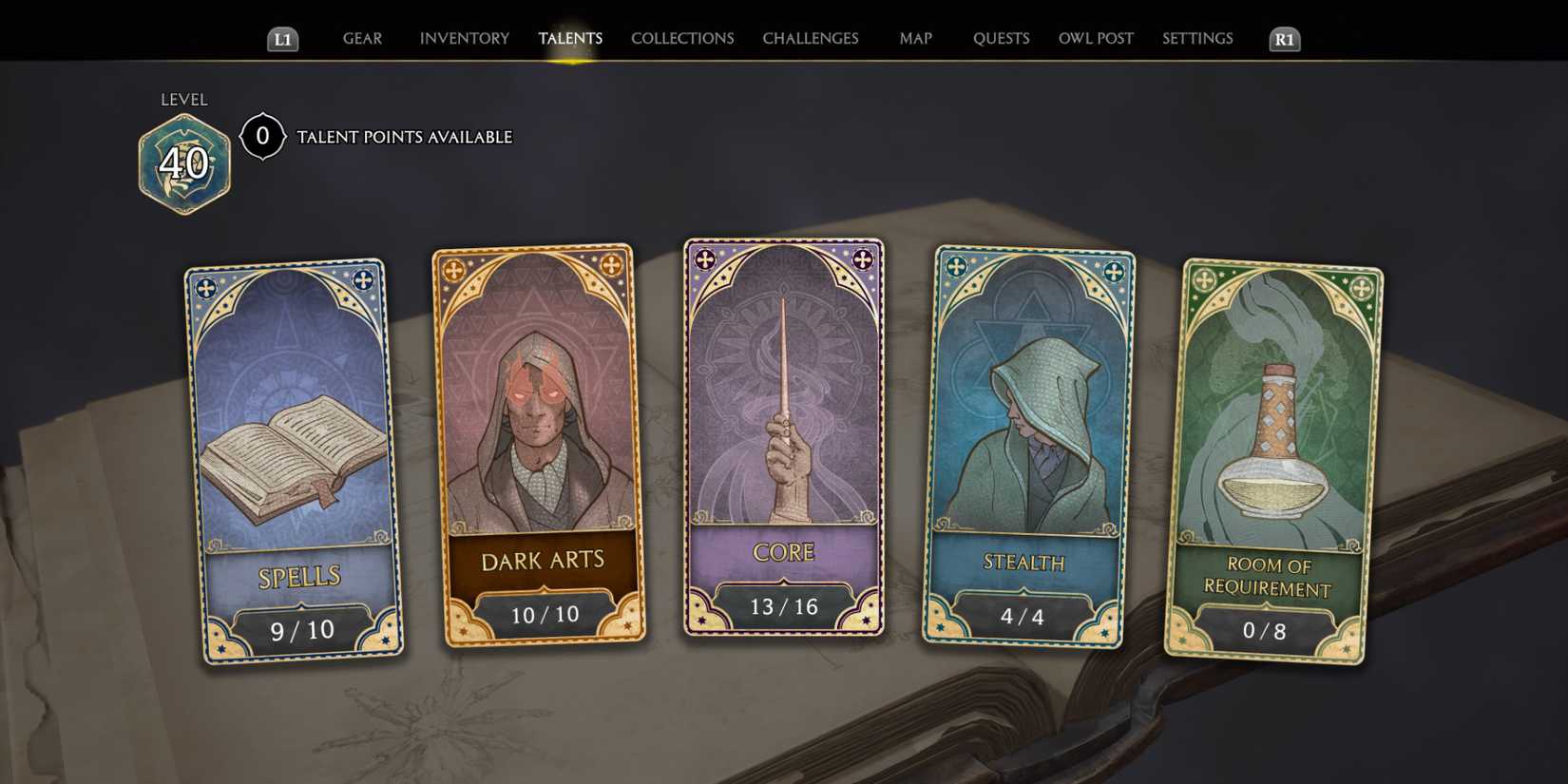The height and width of the screenshot is (784, 1568).
Task: Click the talent points counter circle
Action: pos(263,135)
